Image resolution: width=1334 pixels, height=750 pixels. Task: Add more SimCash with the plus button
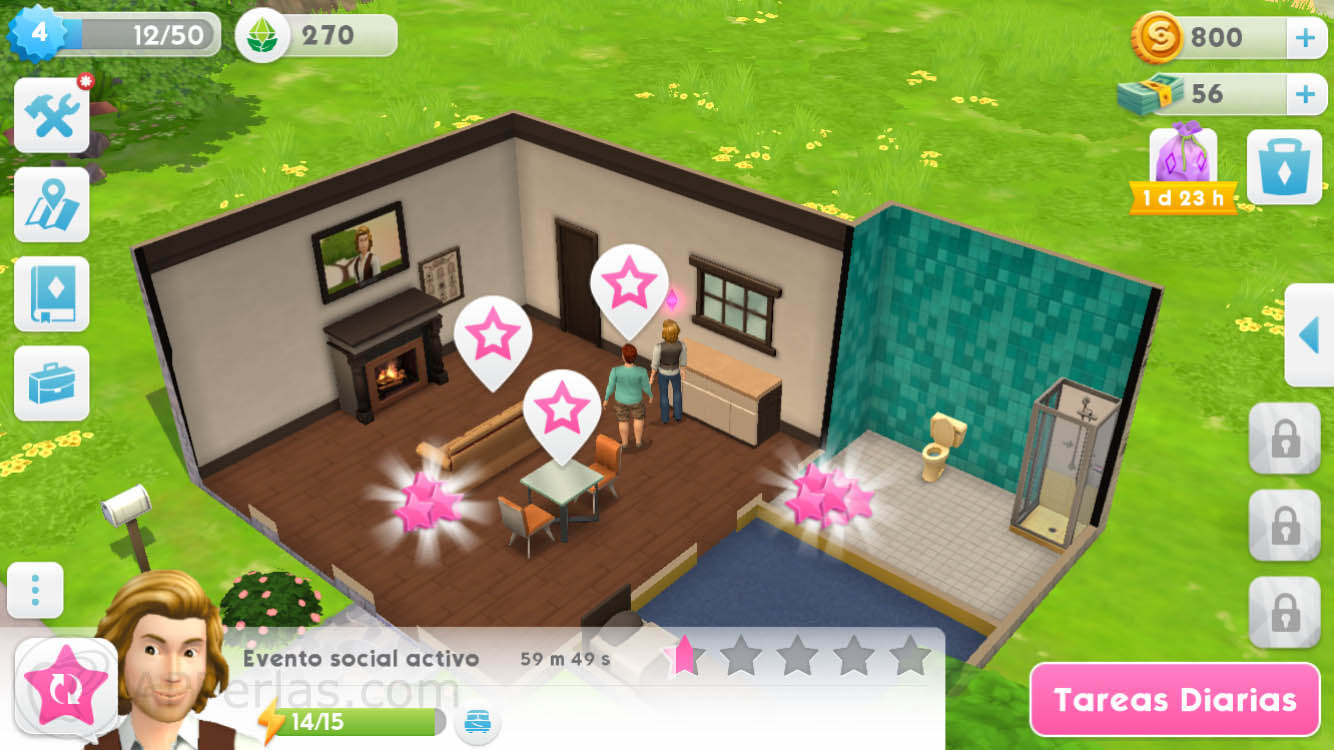click(1305, 95)
